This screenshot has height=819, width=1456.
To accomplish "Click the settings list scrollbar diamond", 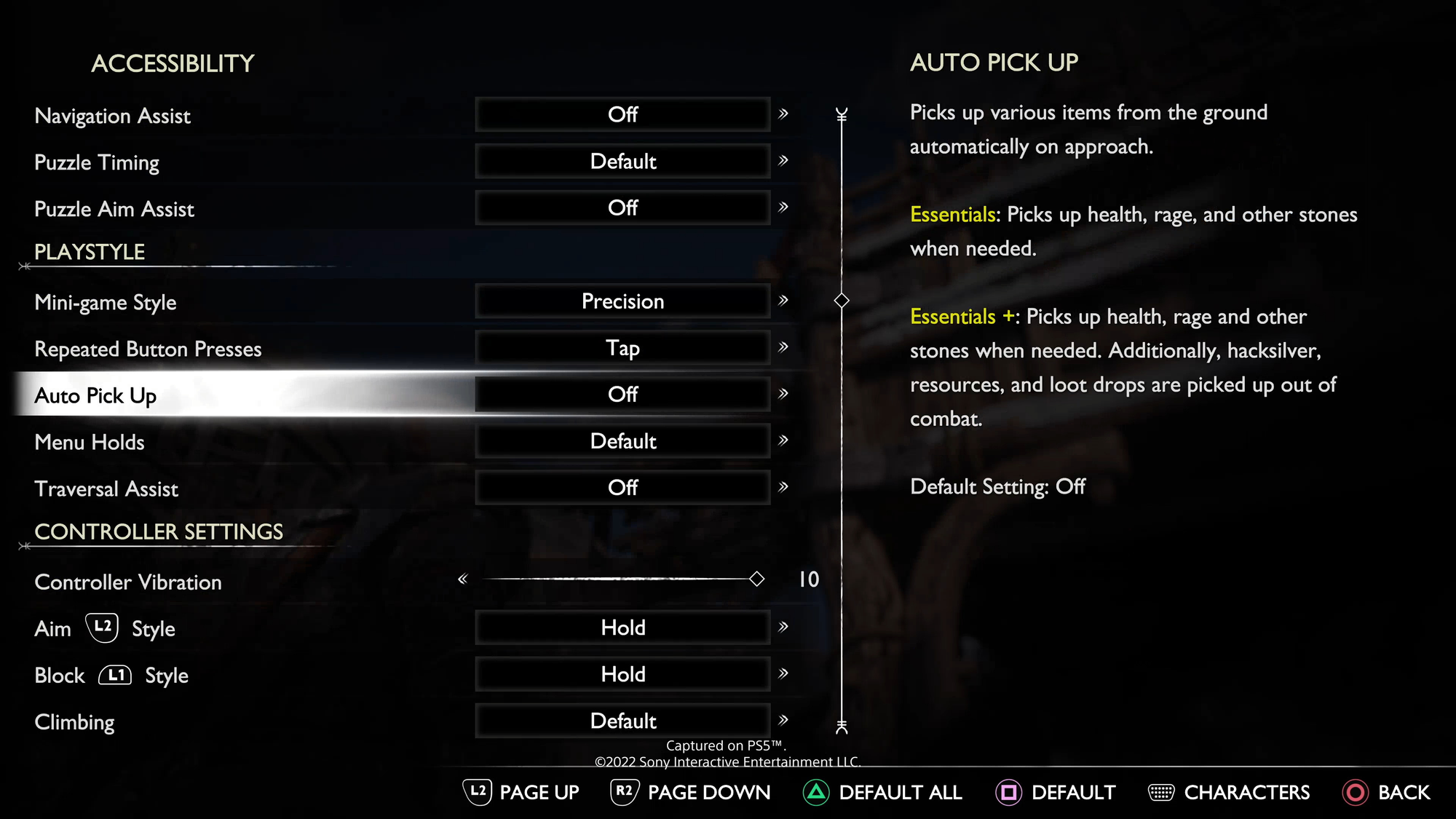I will 842,301.
